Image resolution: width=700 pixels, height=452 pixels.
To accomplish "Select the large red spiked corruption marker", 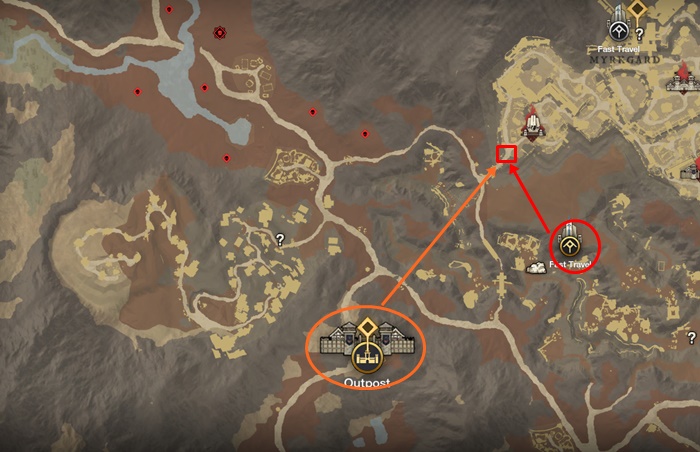I will click(220, 33).
